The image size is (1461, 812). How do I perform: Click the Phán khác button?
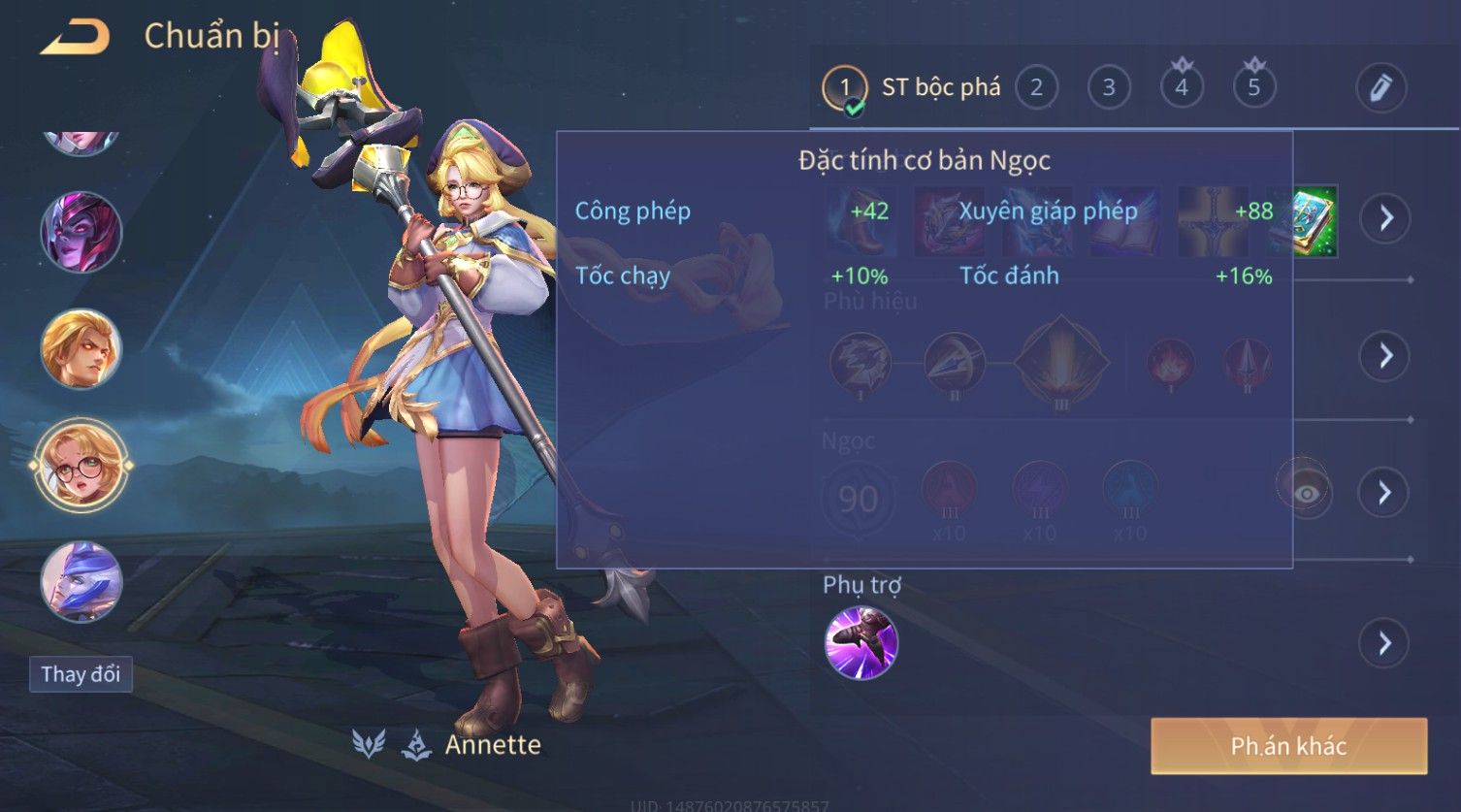tap(1288, 746)
